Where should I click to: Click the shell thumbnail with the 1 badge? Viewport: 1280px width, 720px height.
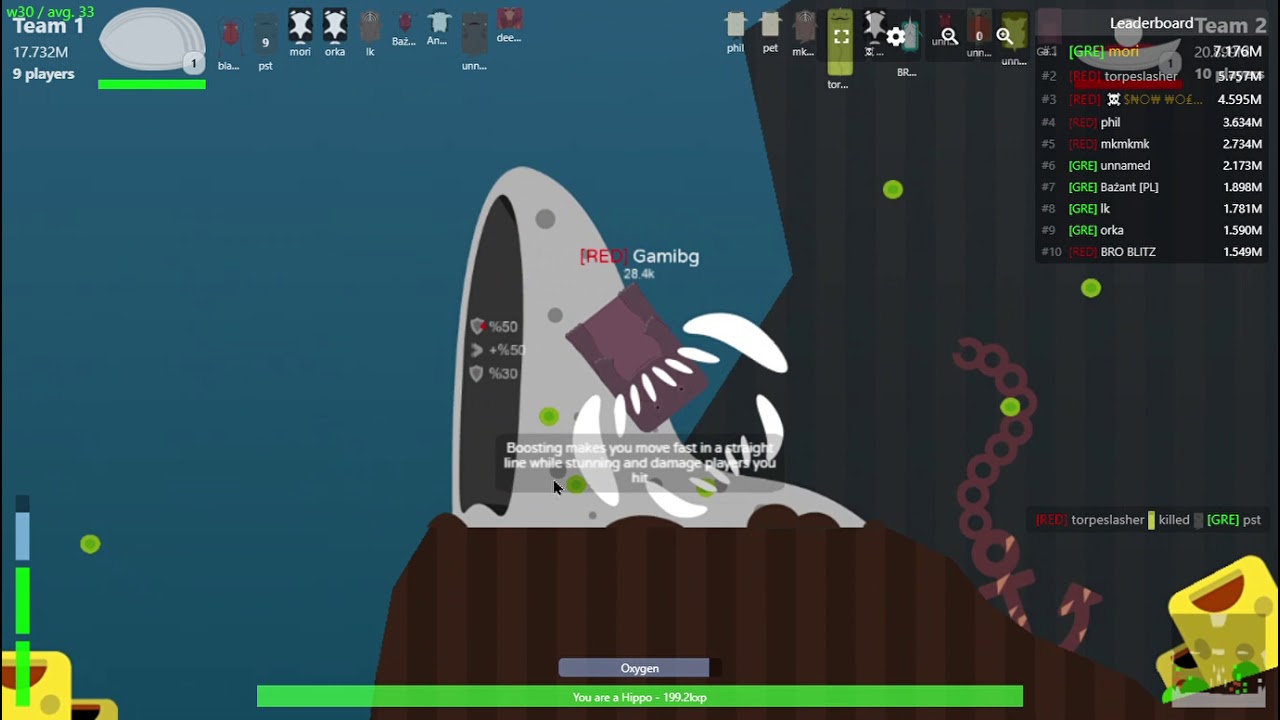coord(152,40)
